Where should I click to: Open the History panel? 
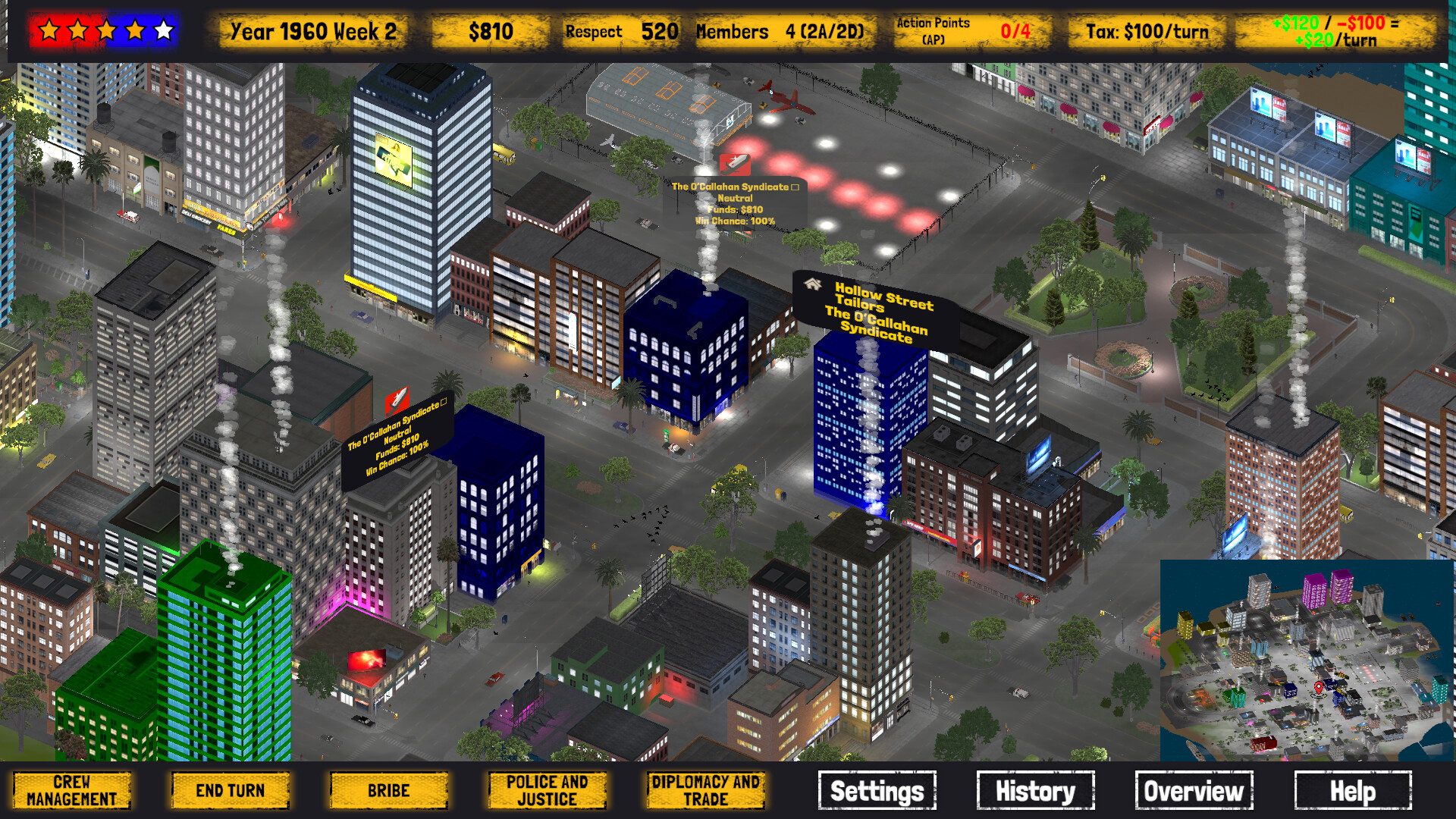[1035, 791]
